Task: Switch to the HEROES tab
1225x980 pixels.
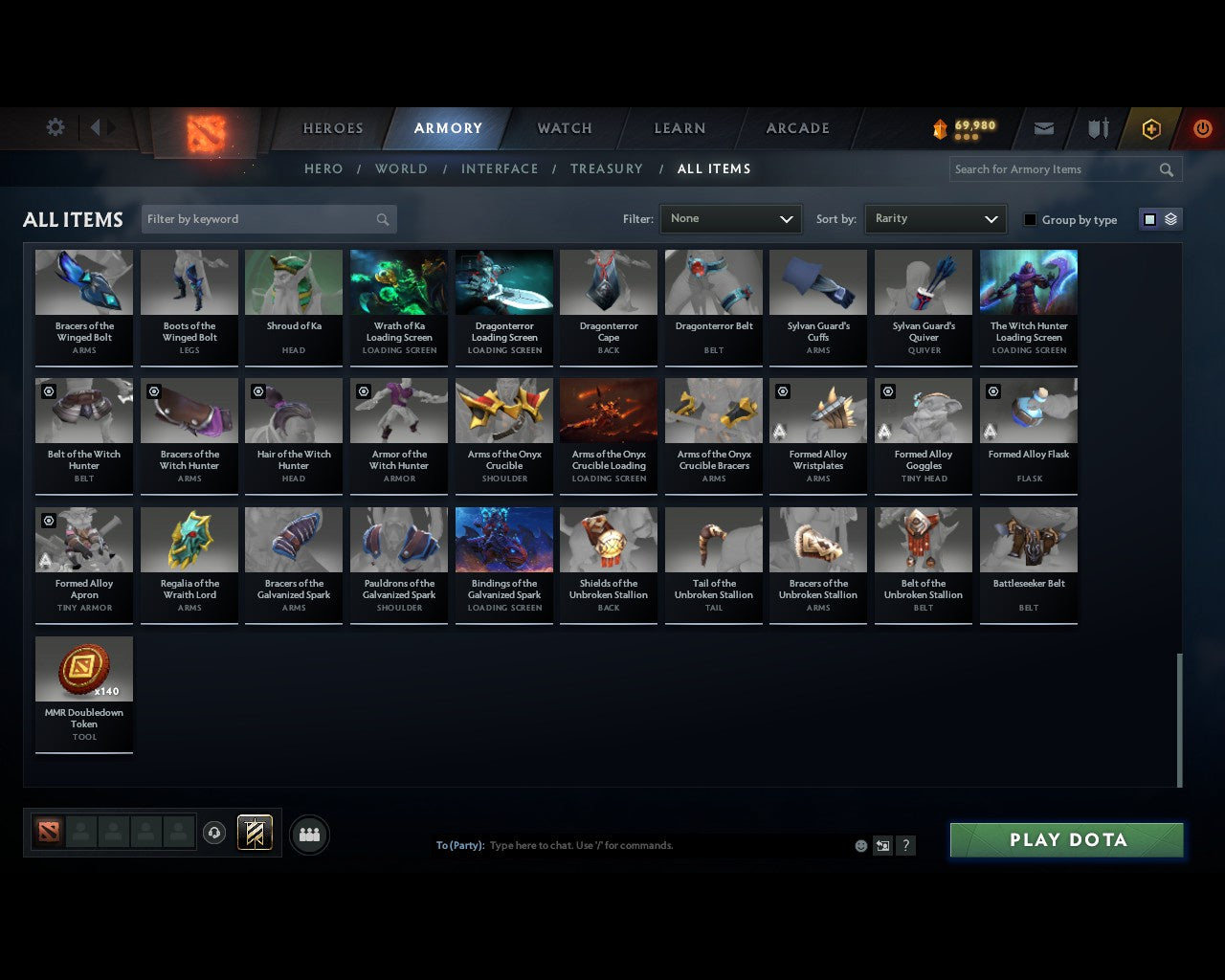Action: [x=332, y=127]
